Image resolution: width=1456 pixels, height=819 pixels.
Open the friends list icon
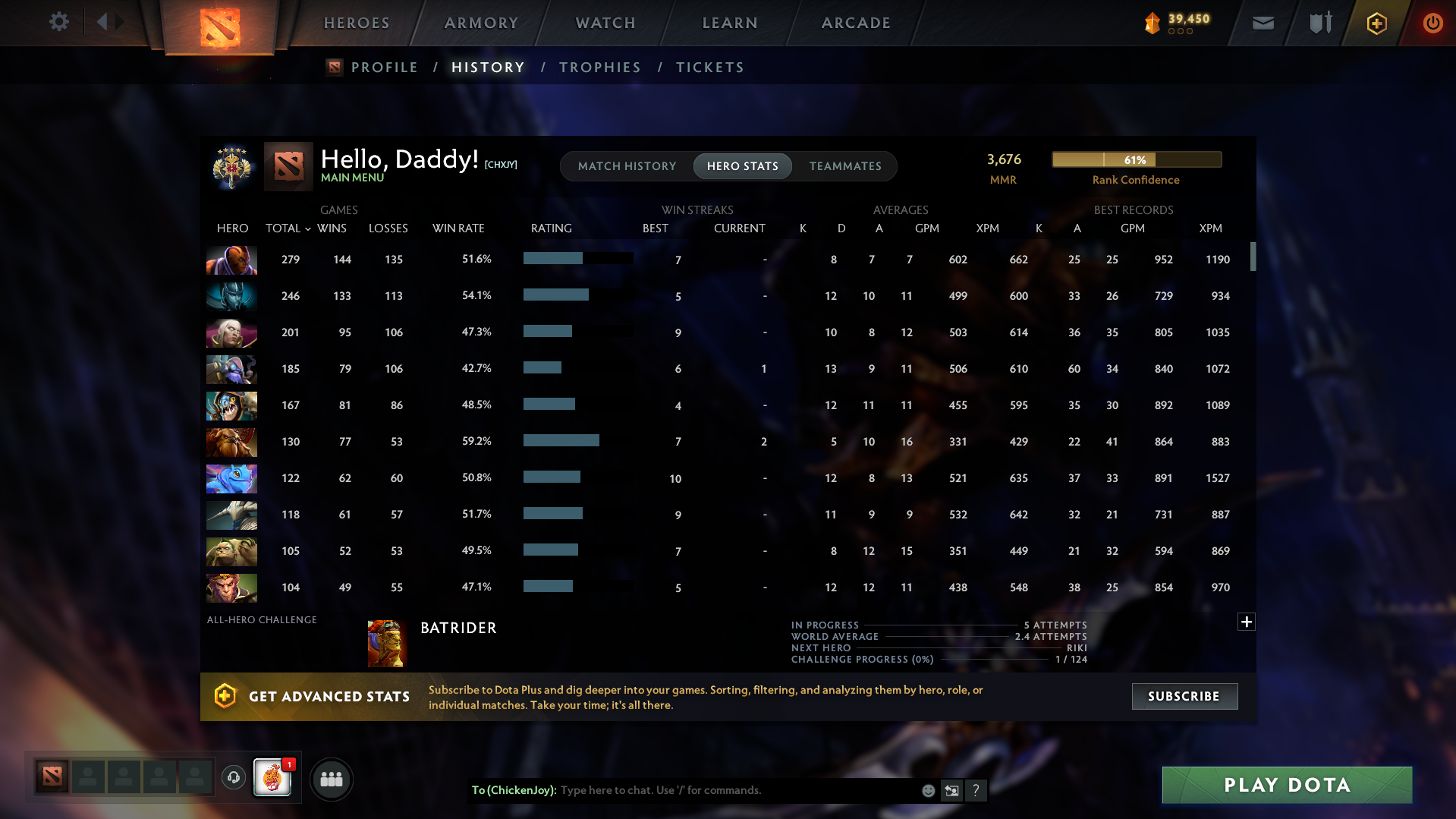(x=331, y=778)
